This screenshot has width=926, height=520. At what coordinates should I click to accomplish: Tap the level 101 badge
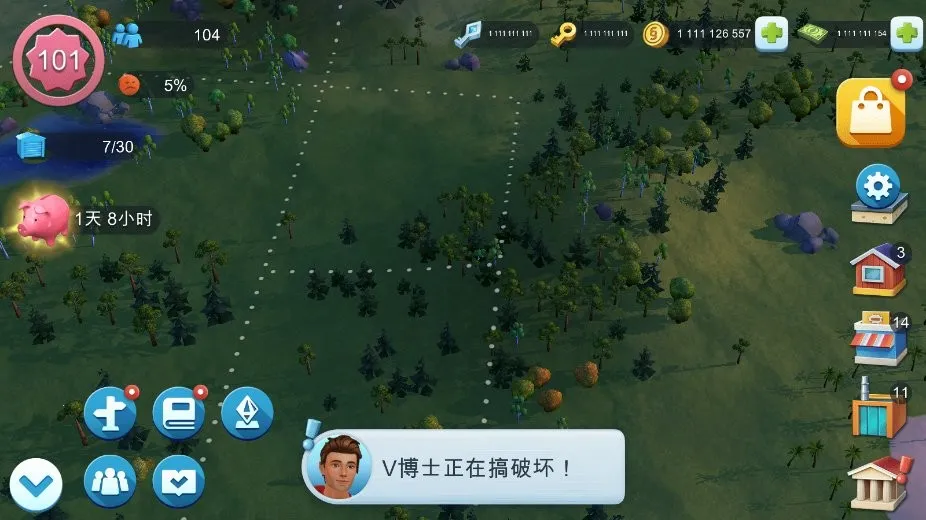(x=58, y=60)
